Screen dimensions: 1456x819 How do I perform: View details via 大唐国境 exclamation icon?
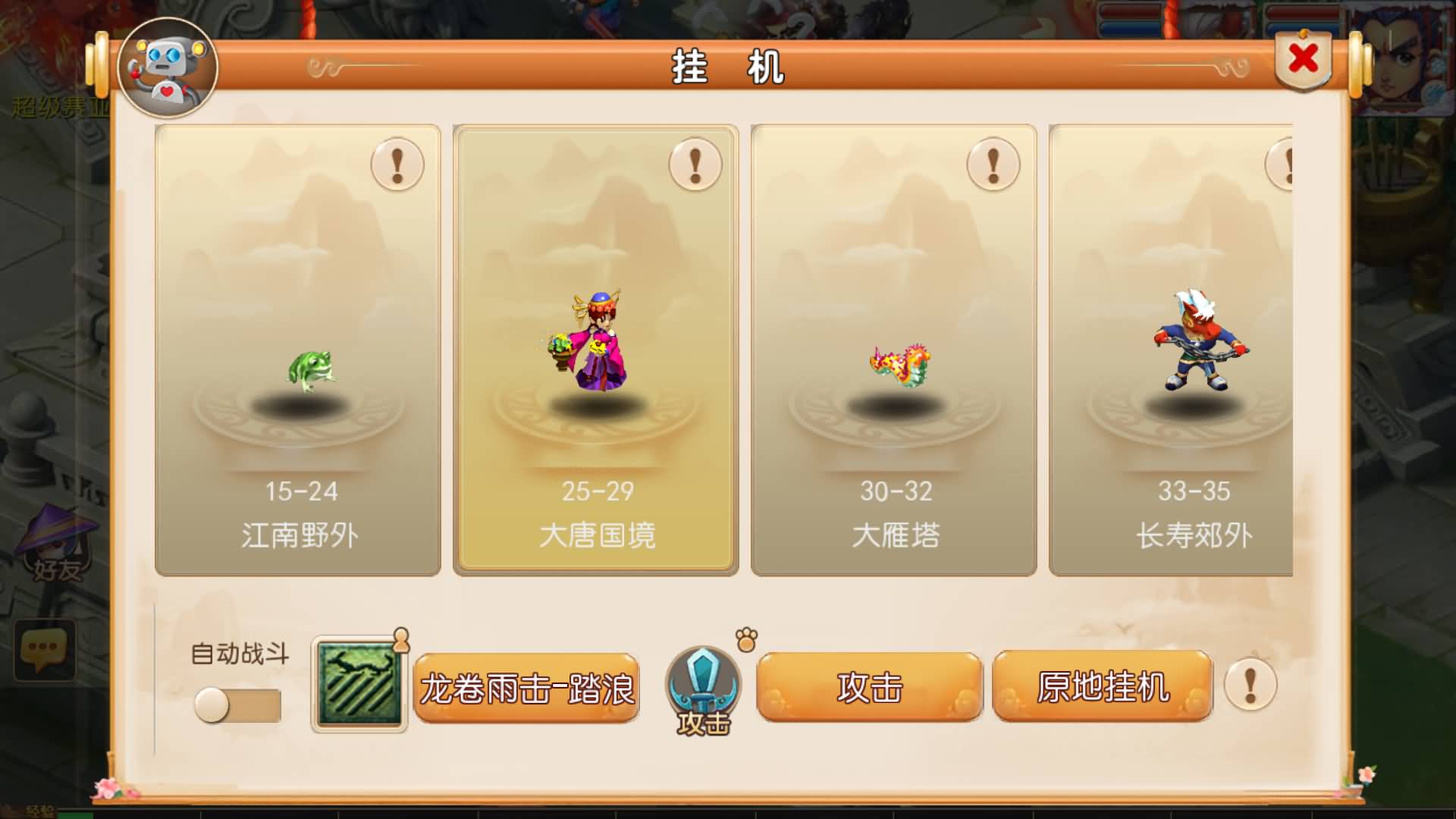point(693,165)
